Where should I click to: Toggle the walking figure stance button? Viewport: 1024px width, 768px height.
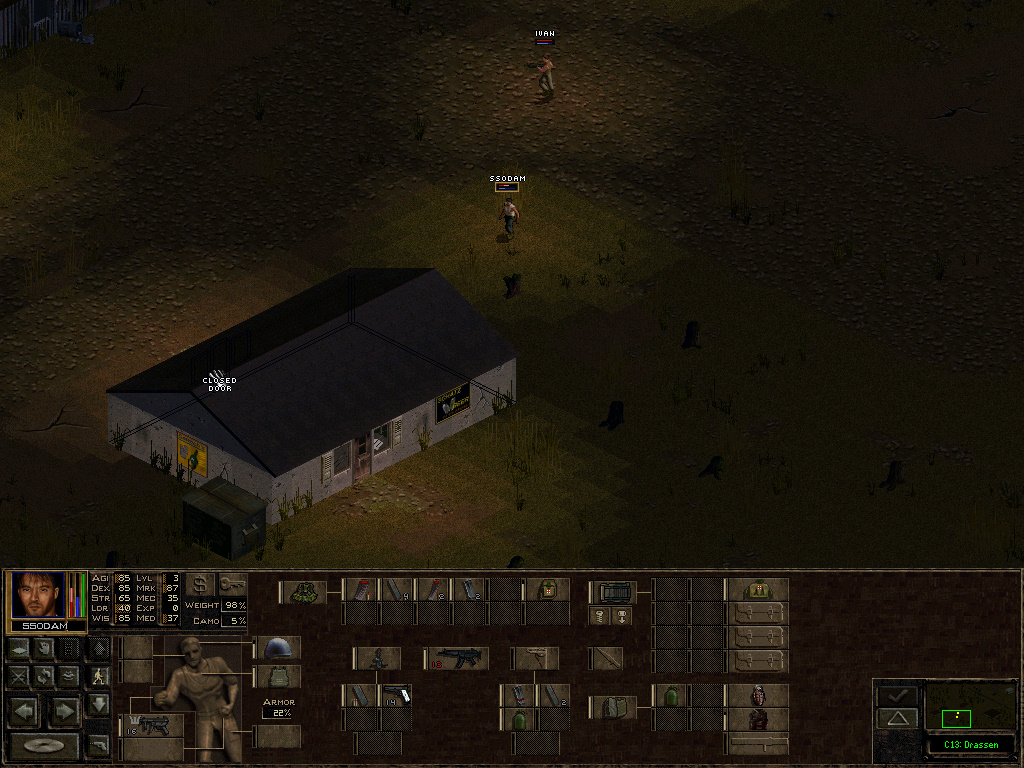click(98, 676)
